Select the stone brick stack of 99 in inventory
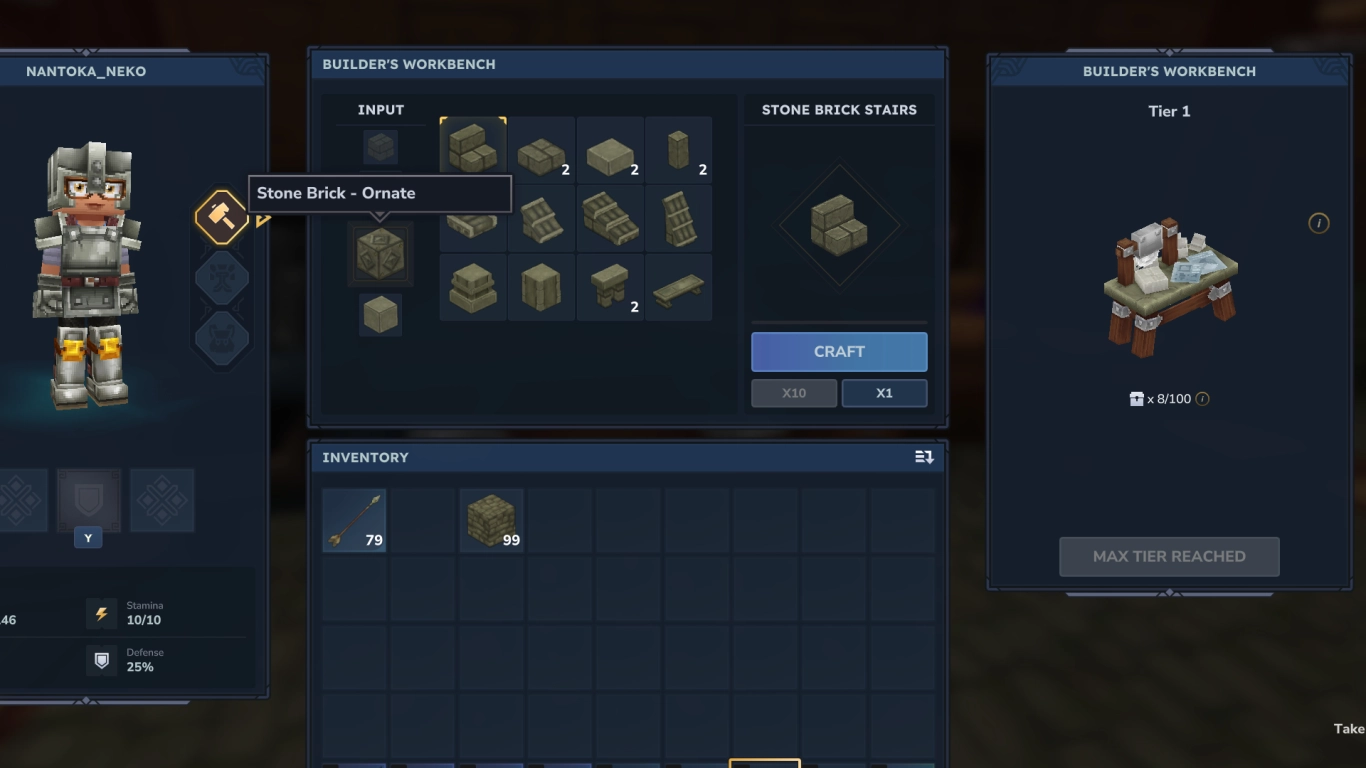Viewport: 1366px width, 768px height. tap(491, 519)
